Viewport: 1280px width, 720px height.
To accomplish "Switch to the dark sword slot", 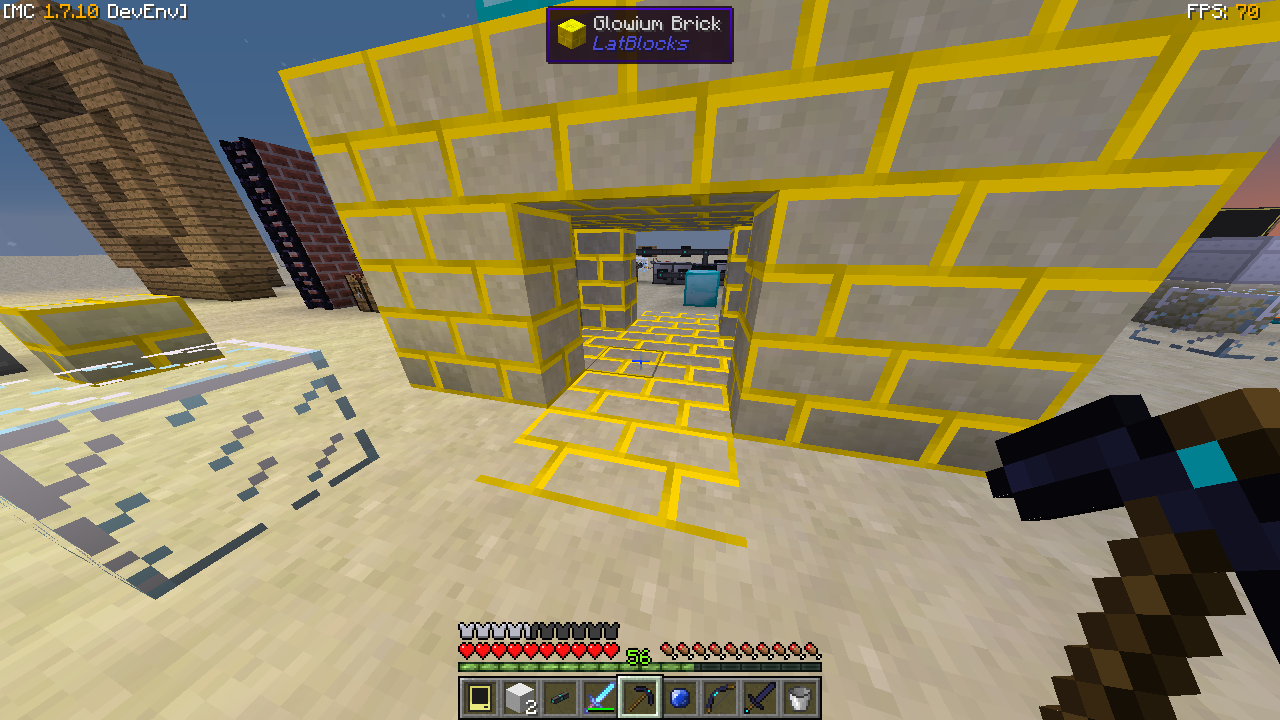I will click(760, 697).
